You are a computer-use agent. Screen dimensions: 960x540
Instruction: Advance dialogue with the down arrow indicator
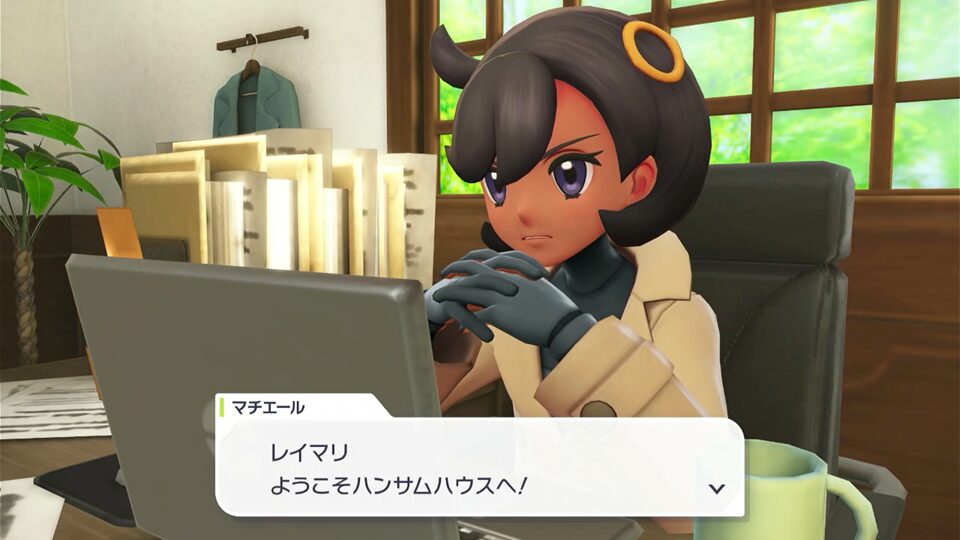pos(716,488)
